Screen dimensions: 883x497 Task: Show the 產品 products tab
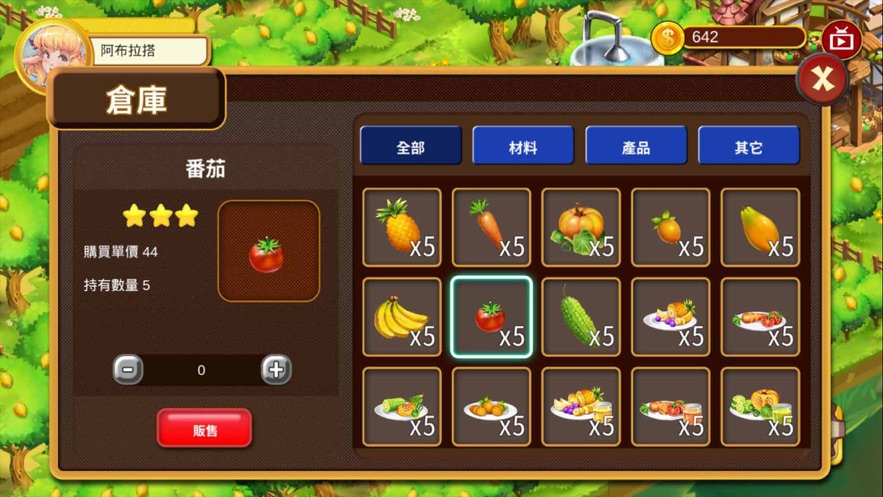(636, 146)
